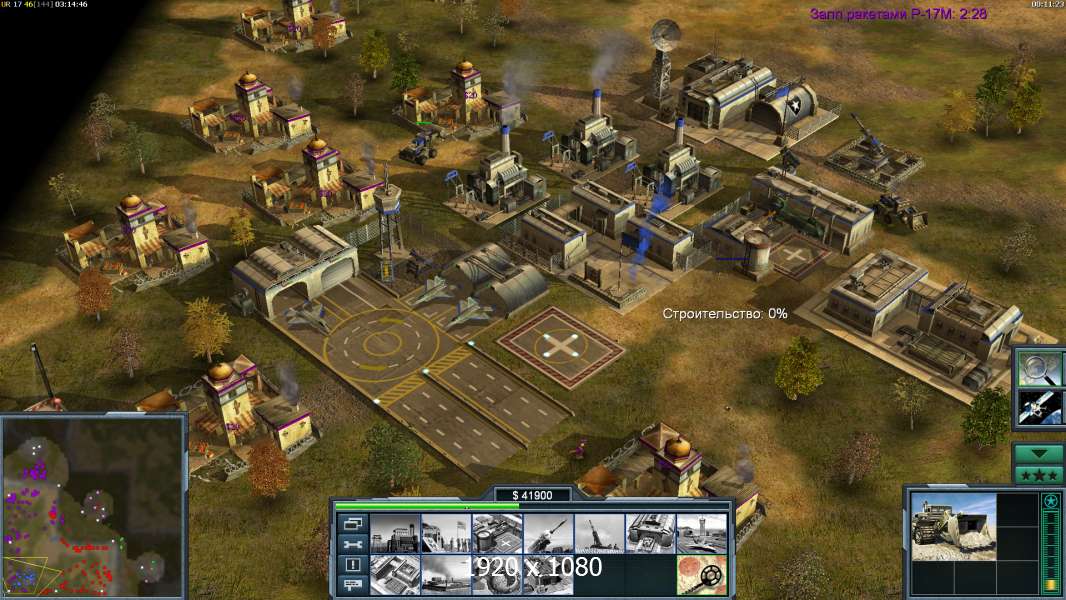Select the artillery cannon build icon
The image size is (1066, 600).
(598, 534)
